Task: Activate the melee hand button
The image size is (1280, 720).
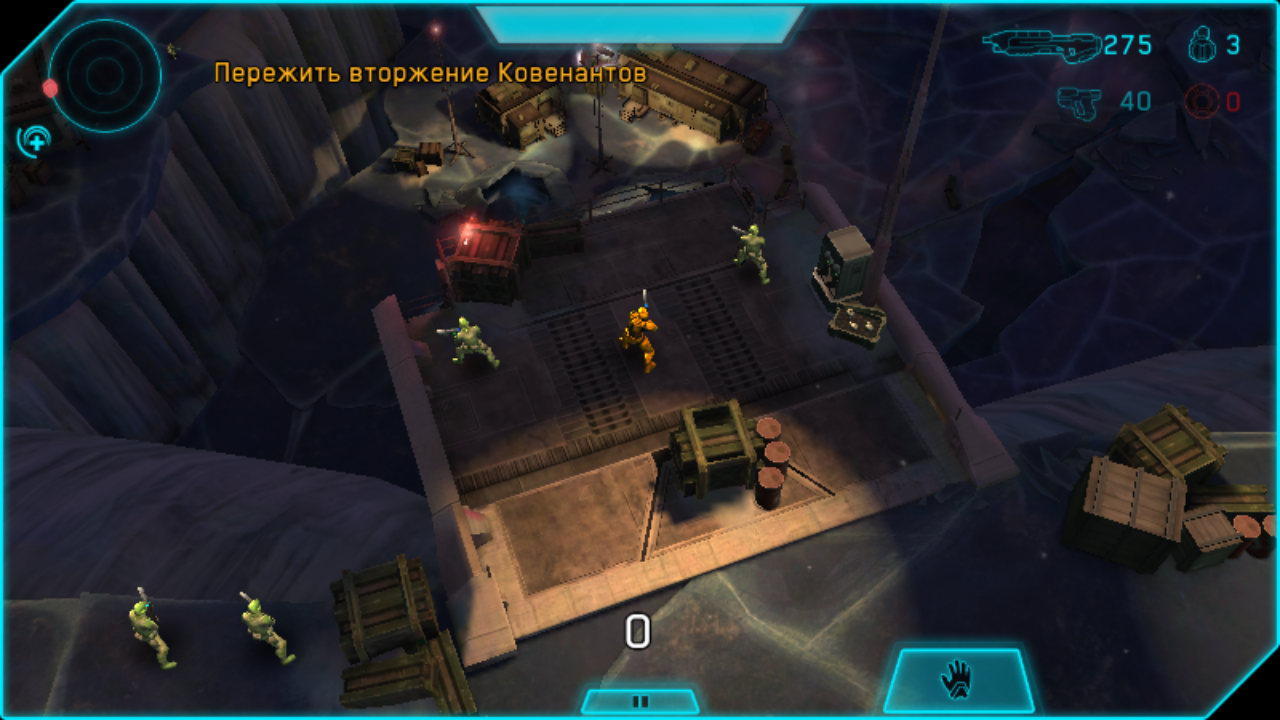Action: click(x=956, y=680)
